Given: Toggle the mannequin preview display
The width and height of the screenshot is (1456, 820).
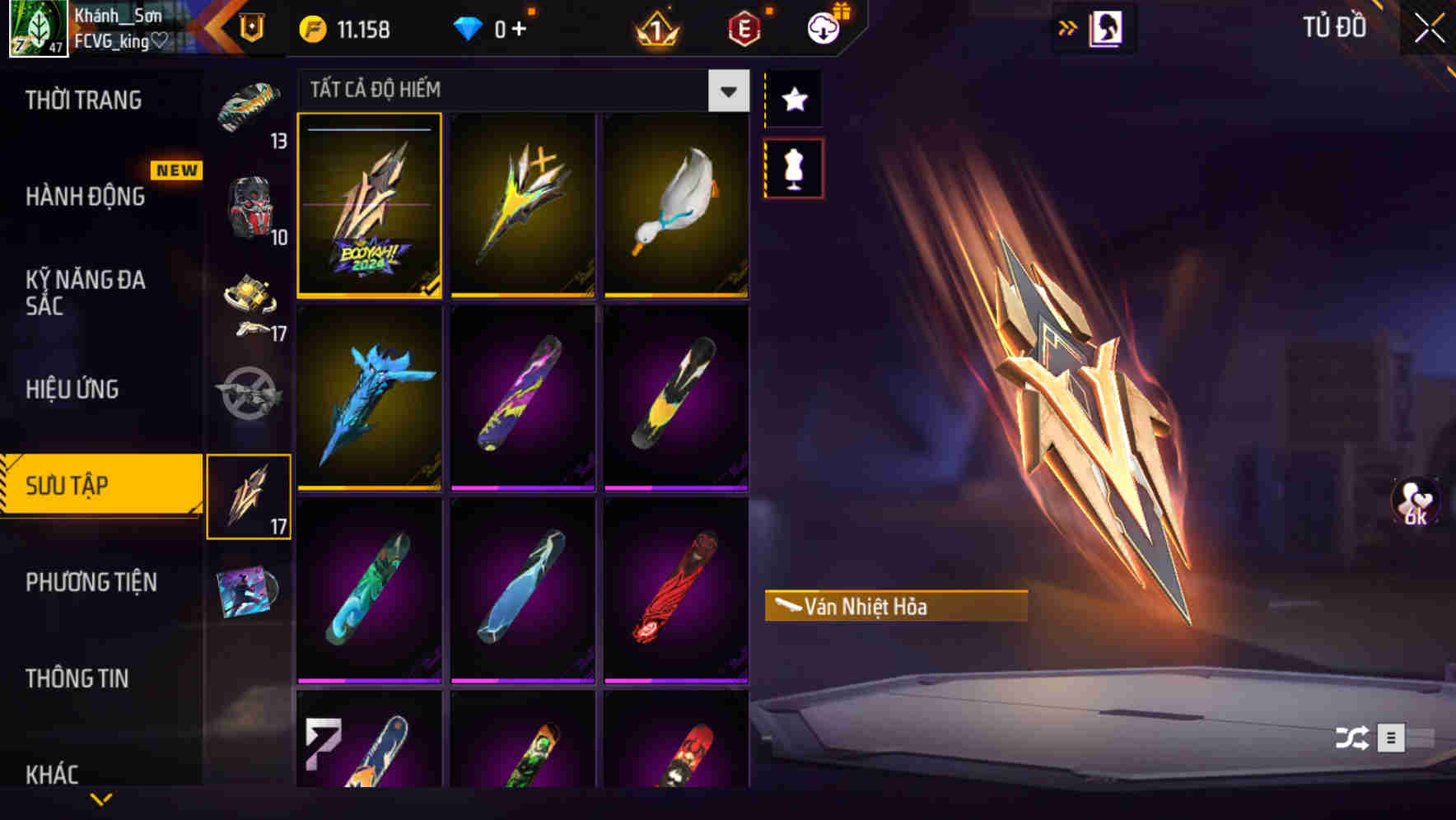Looking at the screenshot, I should click(794, 167).
